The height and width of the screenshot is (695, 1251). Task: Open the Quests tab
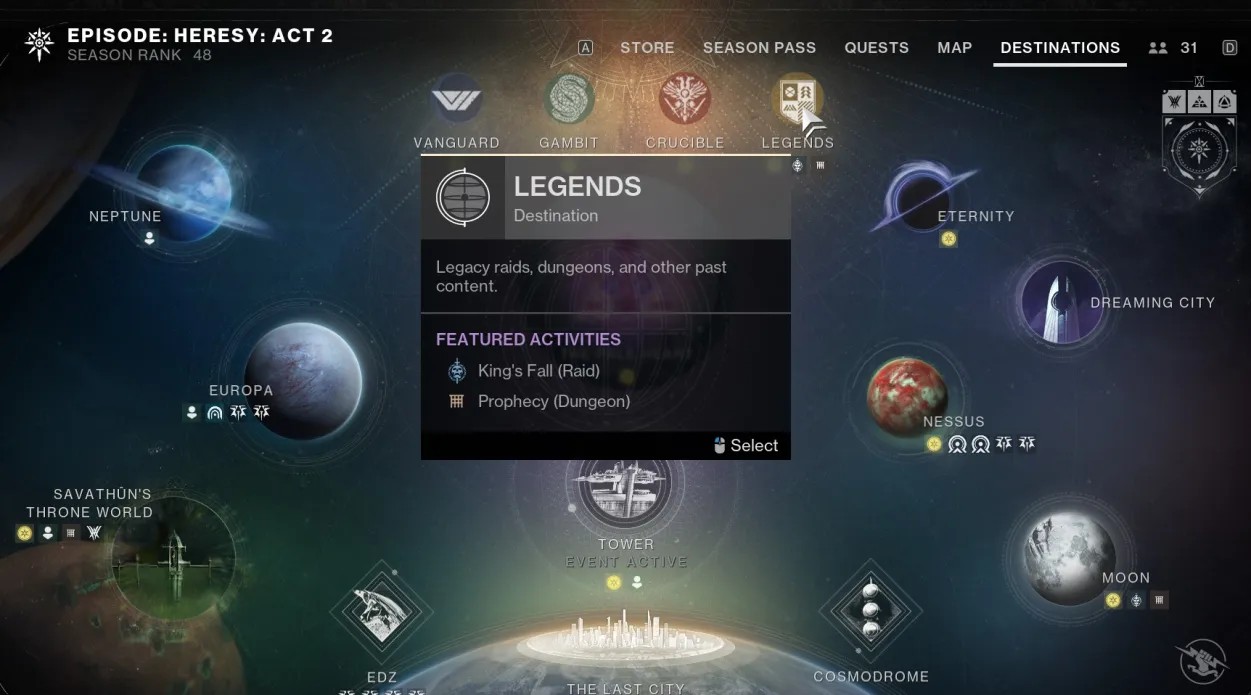click(876, 47)
